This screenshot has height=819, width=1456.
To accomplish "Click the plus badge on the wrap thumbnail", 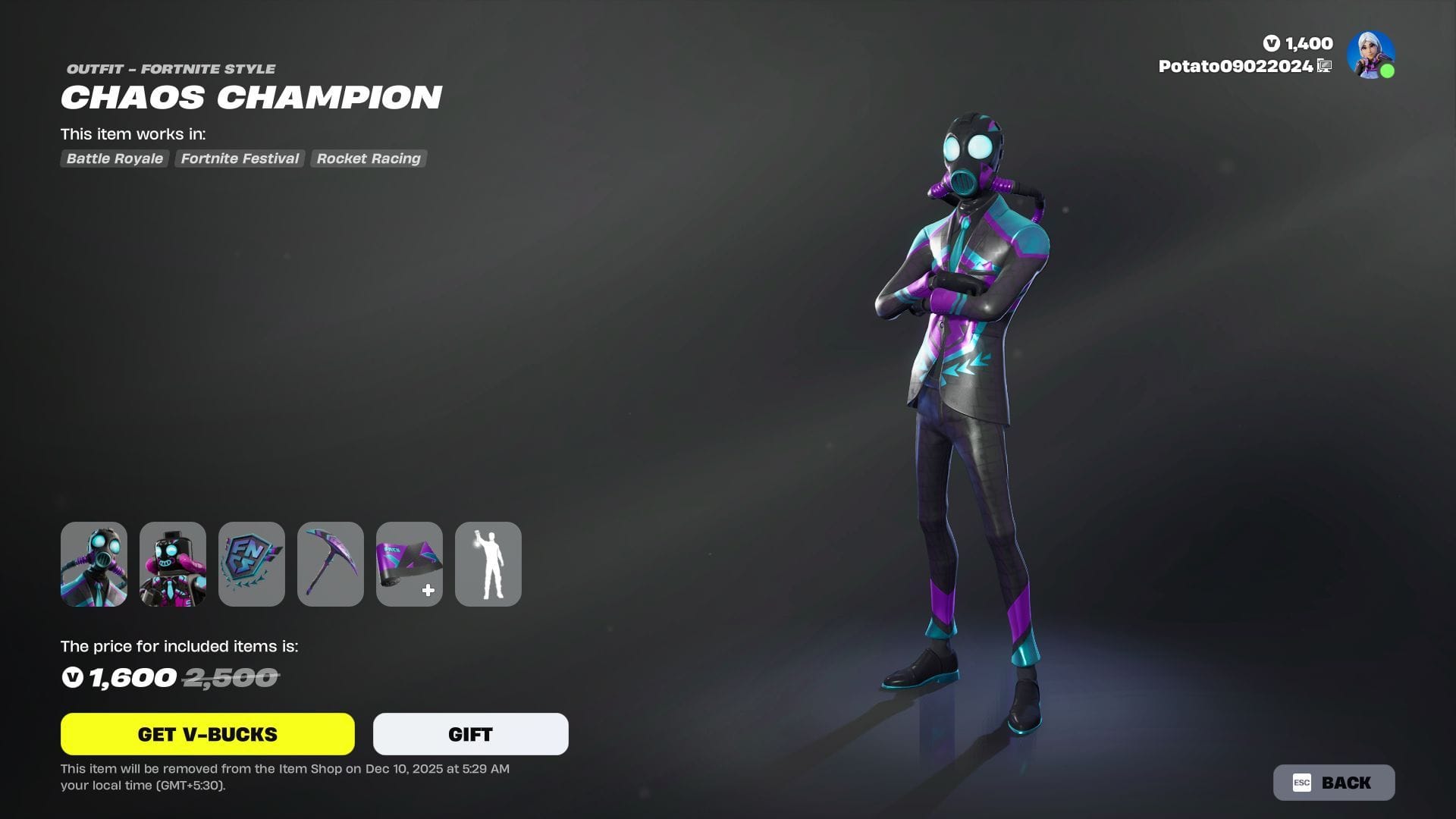I will coord(428,591).
